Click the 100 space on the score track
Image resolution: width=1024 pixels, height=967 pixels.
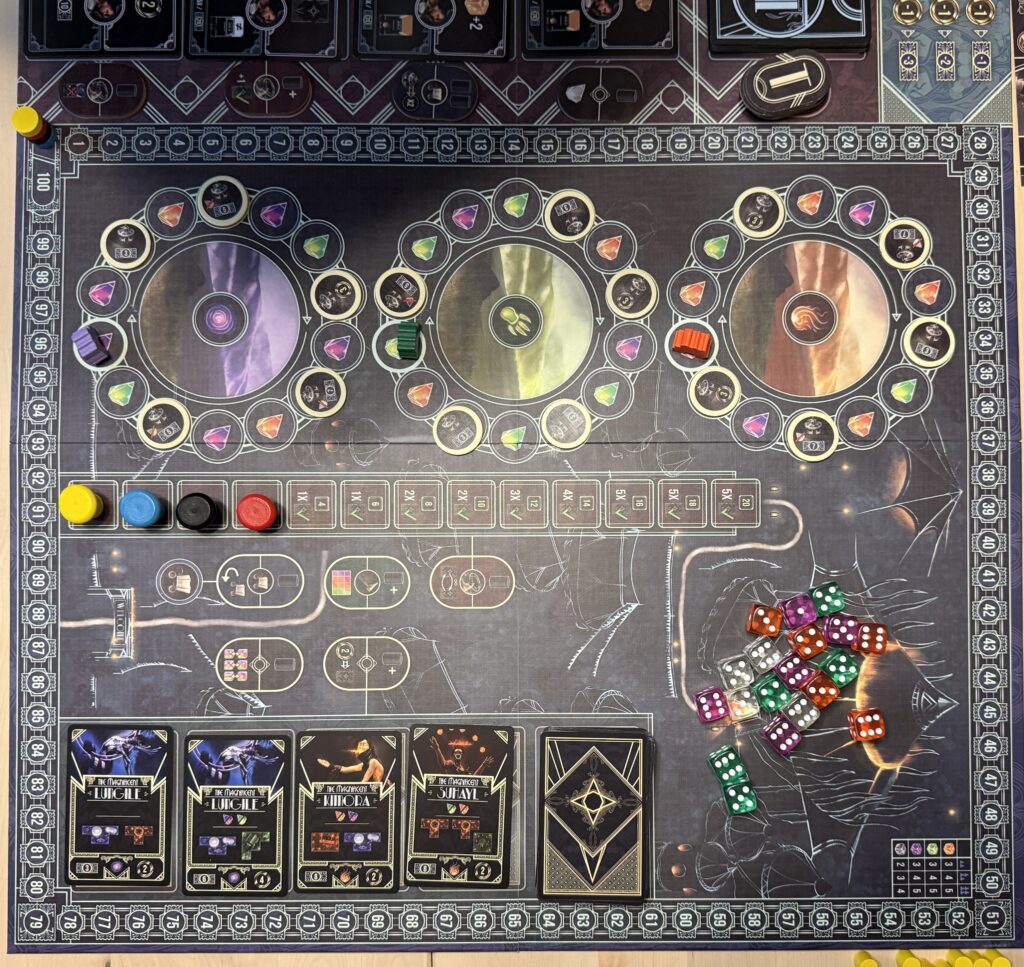pos(44,182)
